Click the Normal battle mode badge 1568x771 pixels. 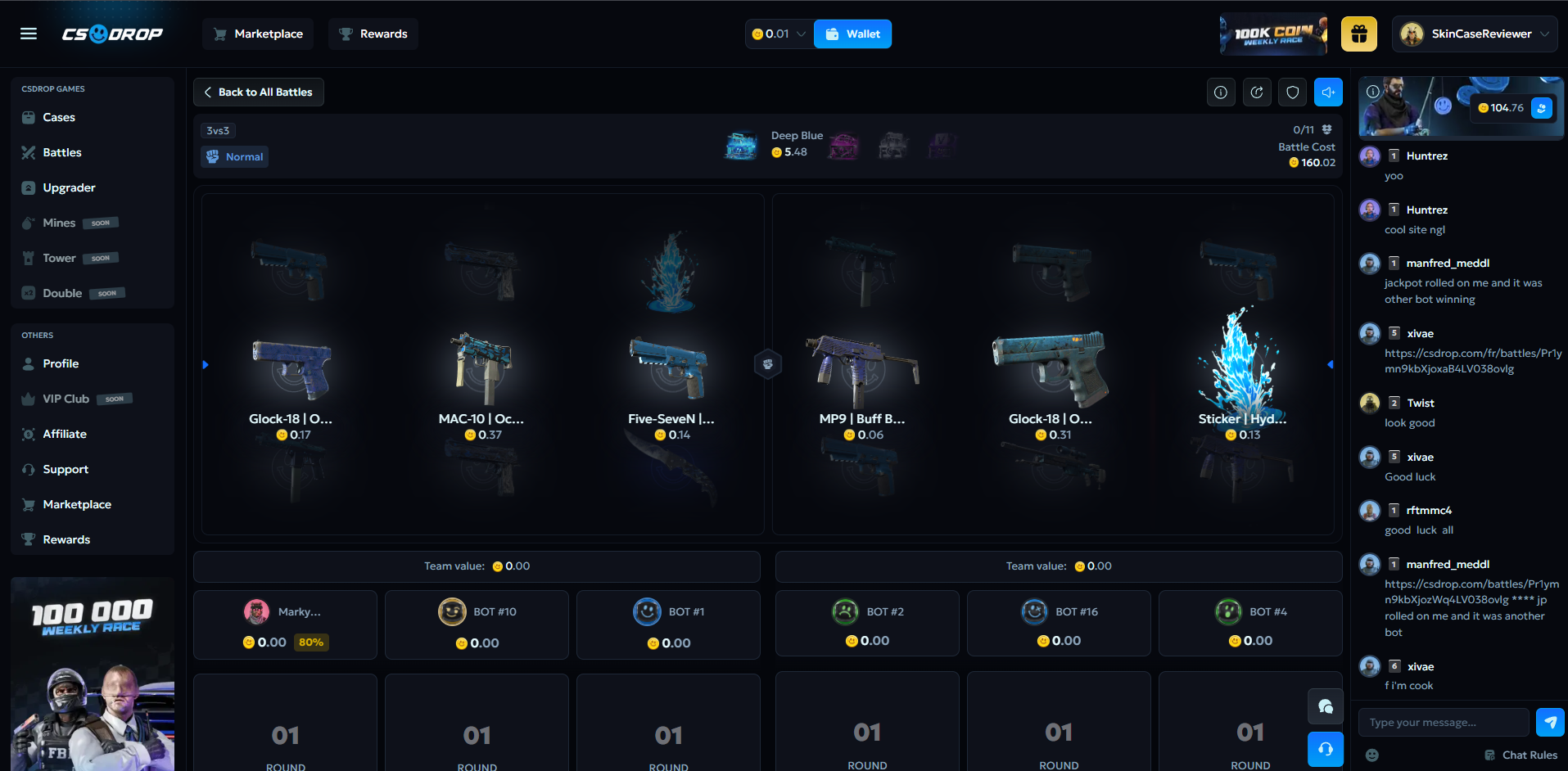[234, 156]
